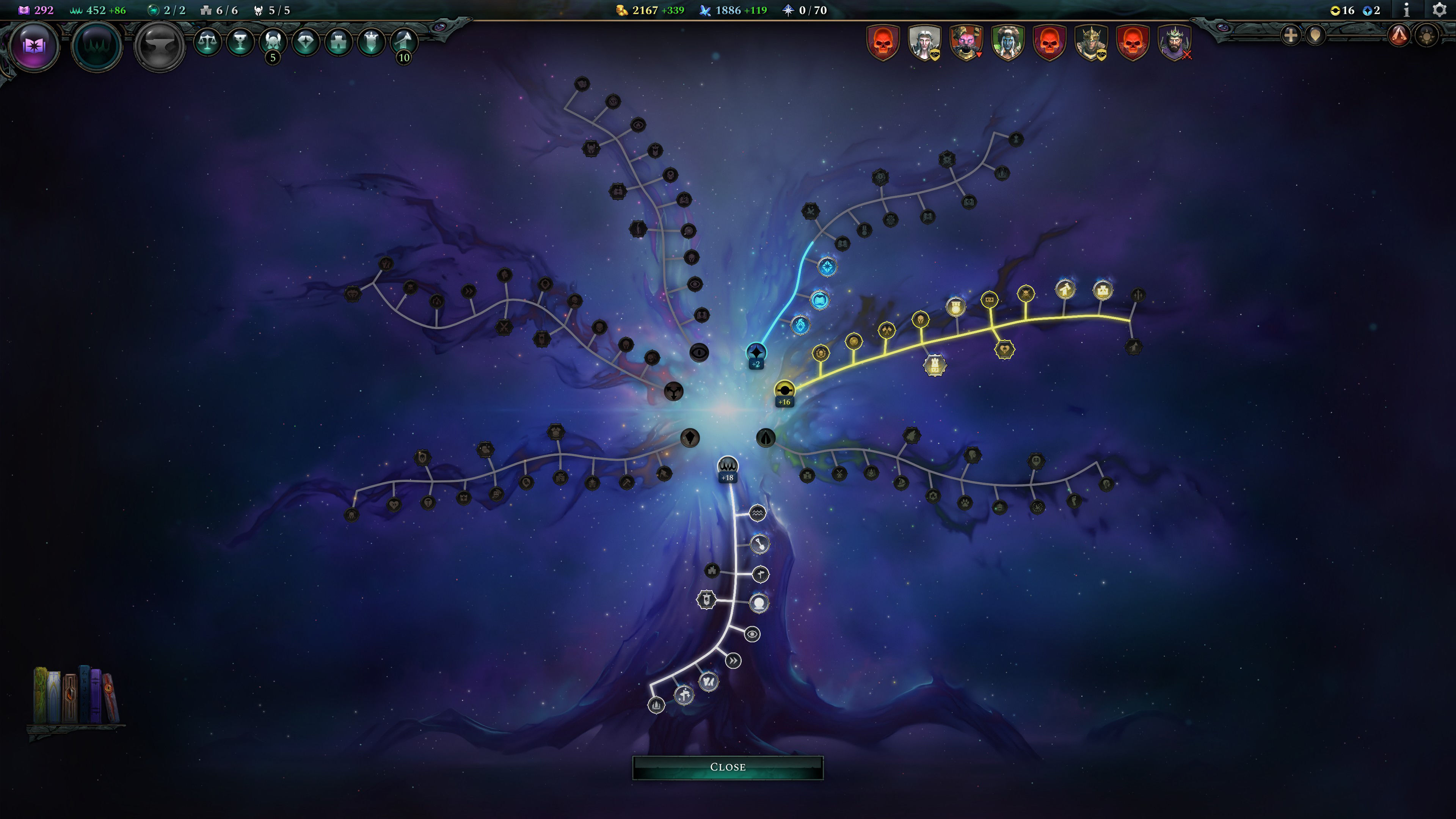Open the map pin icon near top-right

1315,36
